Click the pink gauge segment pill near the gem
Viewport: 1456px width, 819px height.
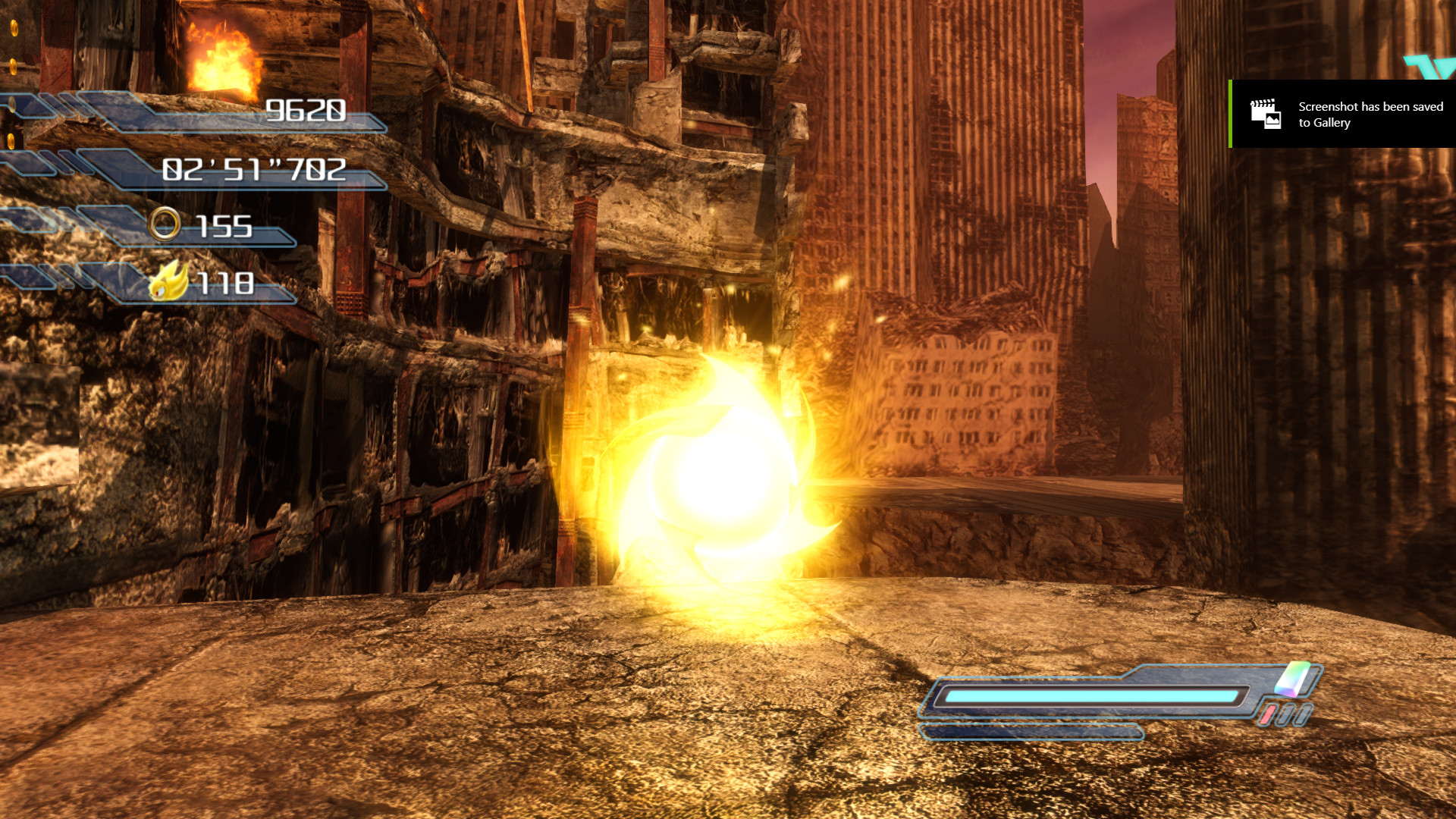1268,714
